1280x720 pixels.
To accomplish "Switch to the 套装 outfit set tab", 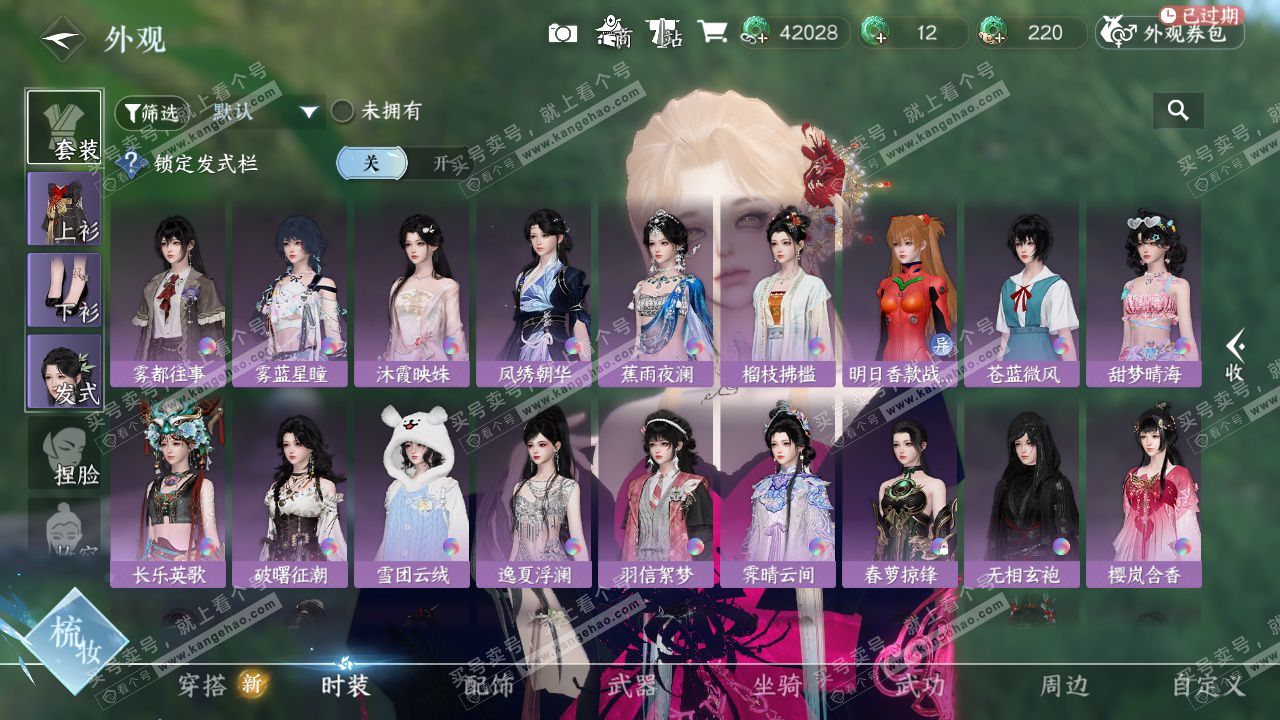I will coord(64,127).
